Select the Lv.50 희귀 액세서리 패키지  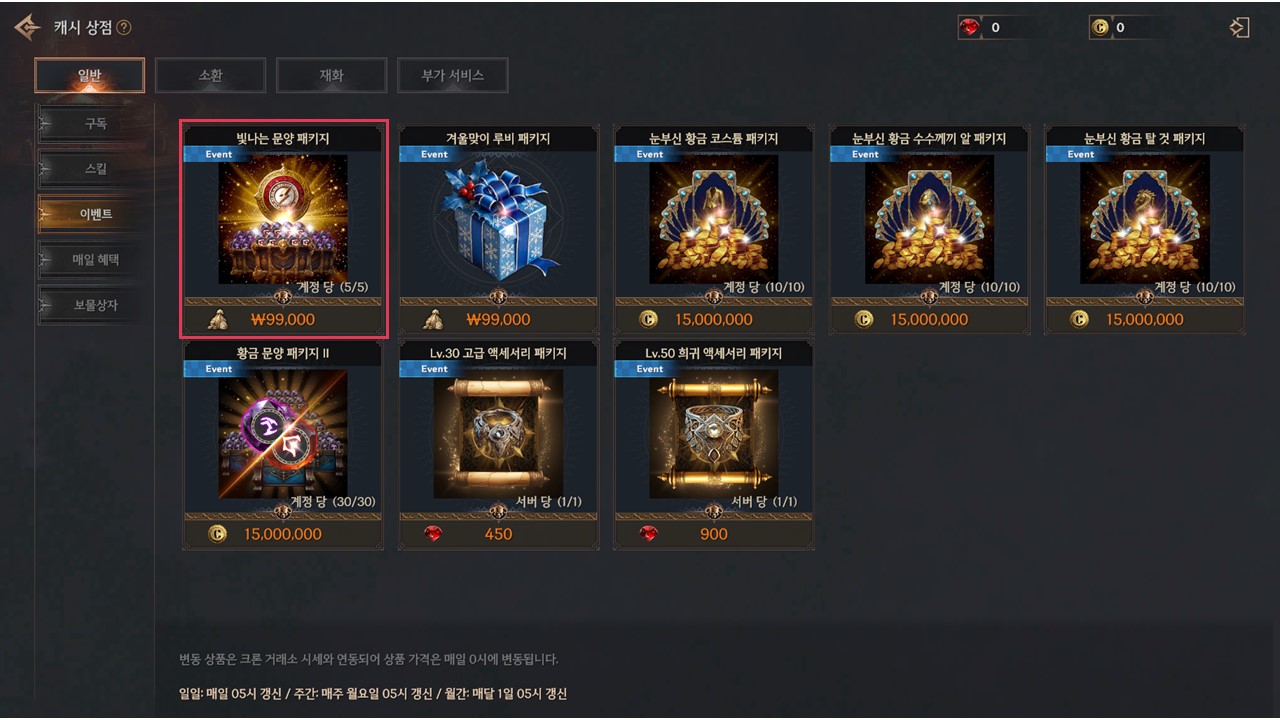[x=714, y=434]
